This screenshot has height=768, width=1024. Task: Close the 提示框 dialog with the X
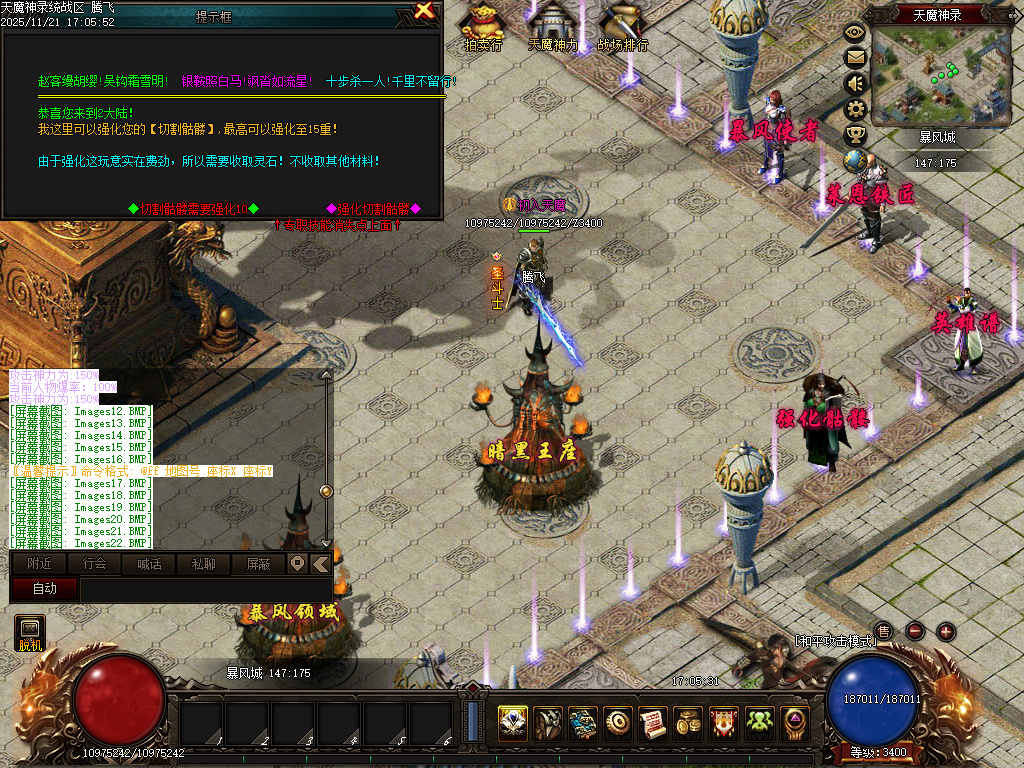tap(424, 12)
